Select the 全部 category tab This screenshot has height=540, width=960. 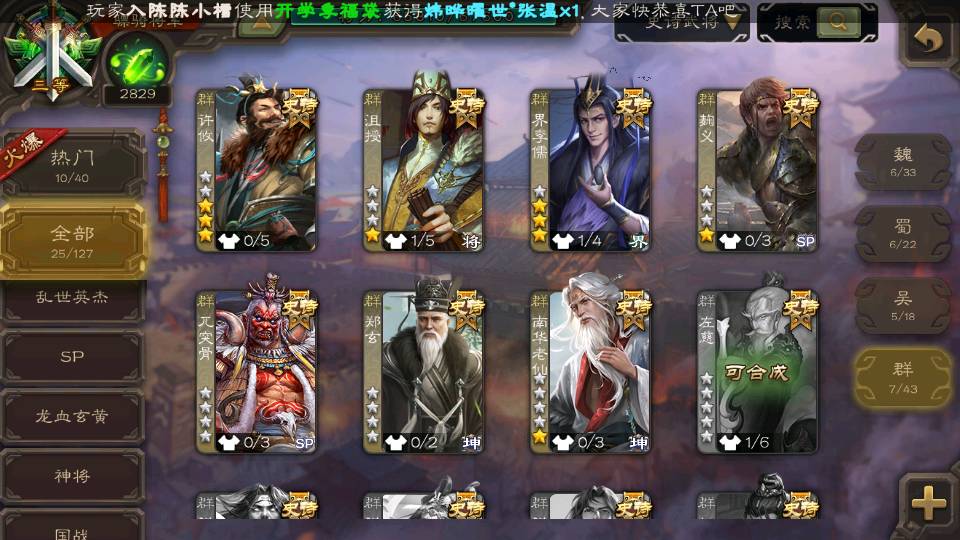click(x=72, y=239)
